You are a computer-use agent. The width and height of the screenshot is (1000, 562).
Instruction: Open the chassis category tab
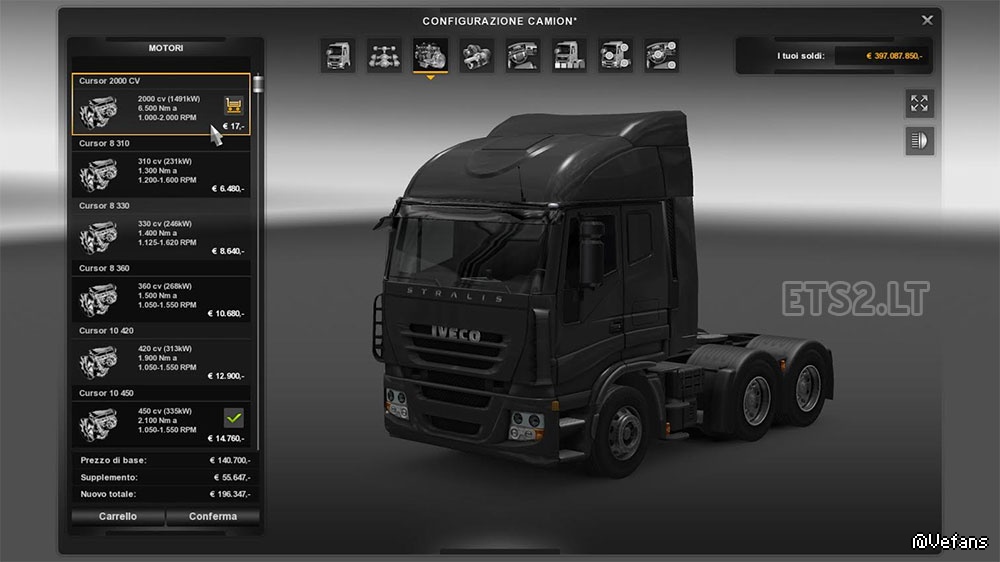(384, 55)
